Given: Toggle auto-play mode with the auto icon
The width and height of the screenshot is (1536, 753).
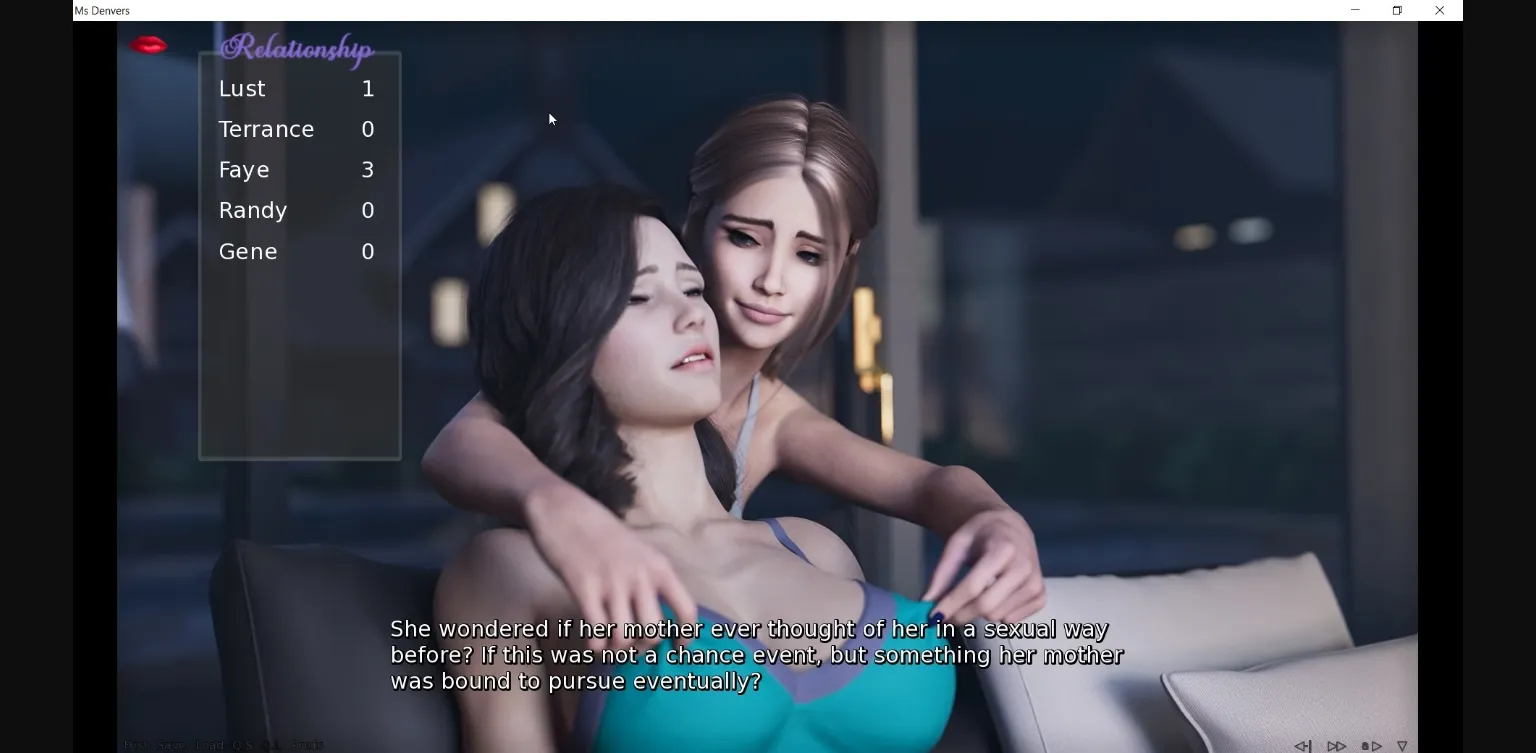Looking at the screenshot, I should [x=1372, y=745].
